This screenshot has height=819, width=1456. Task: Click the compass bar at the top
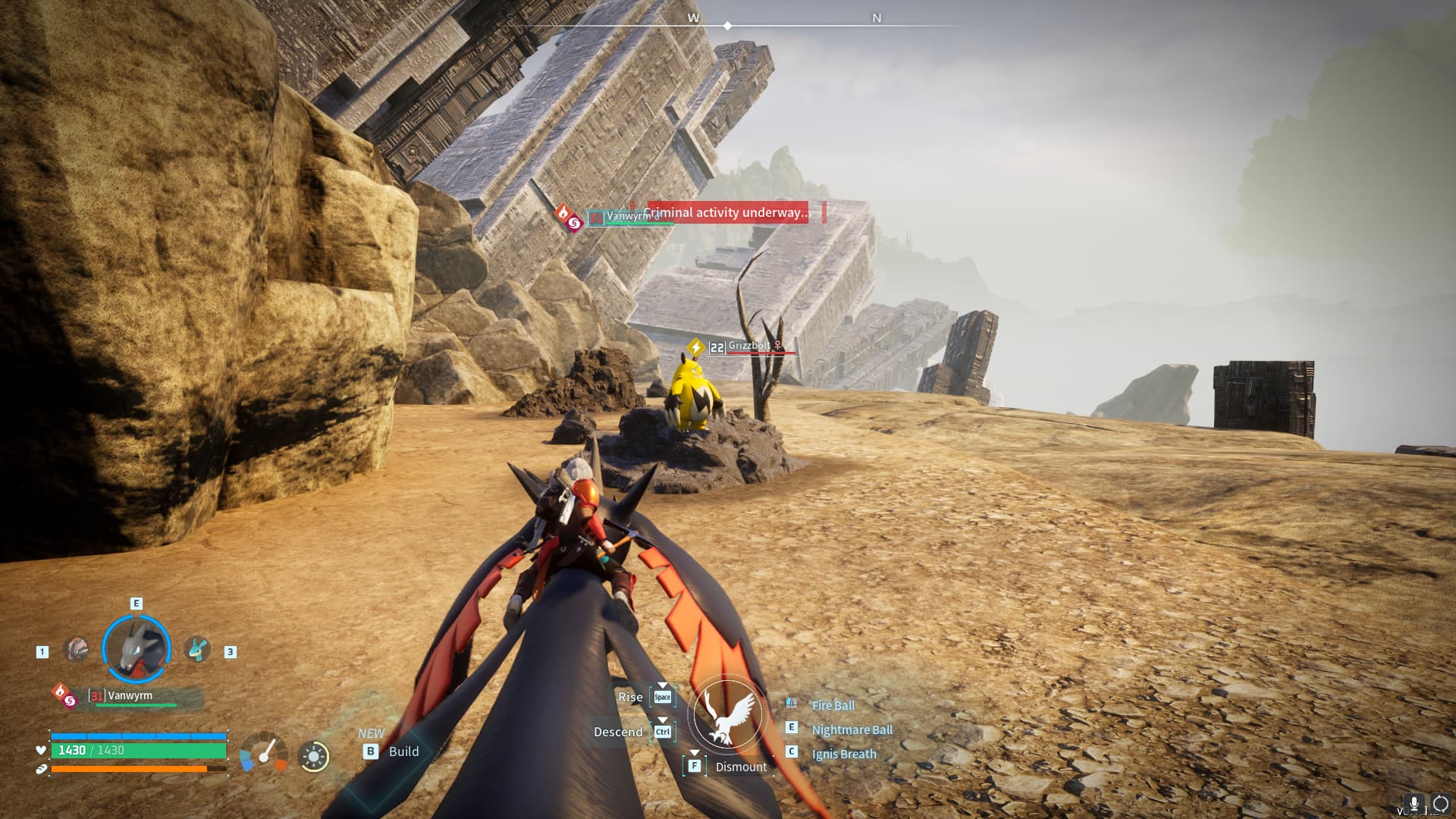click(x=728, y=25)
